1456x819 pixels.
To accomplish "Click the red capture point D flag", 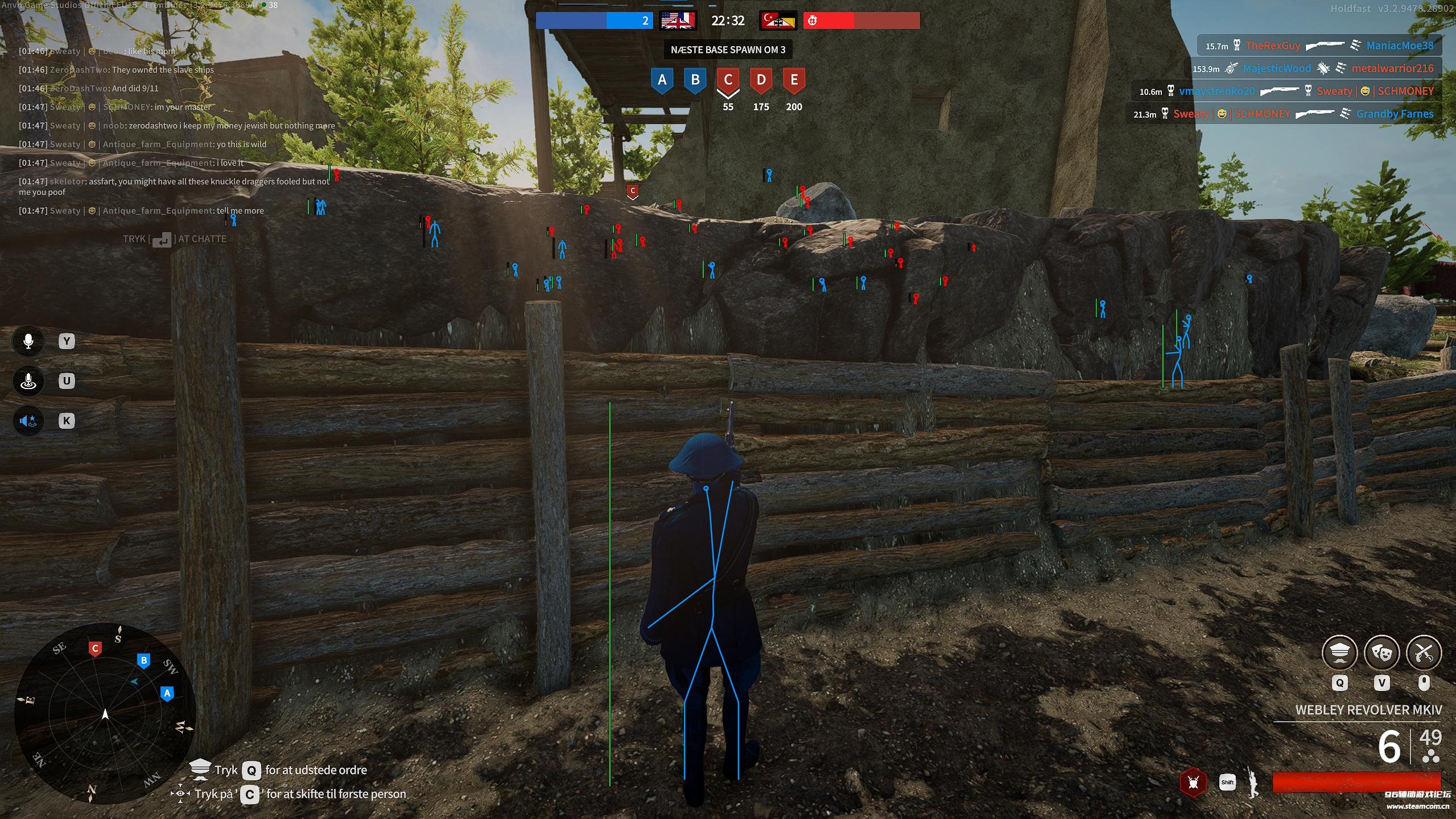I will [x=761, y=80].
